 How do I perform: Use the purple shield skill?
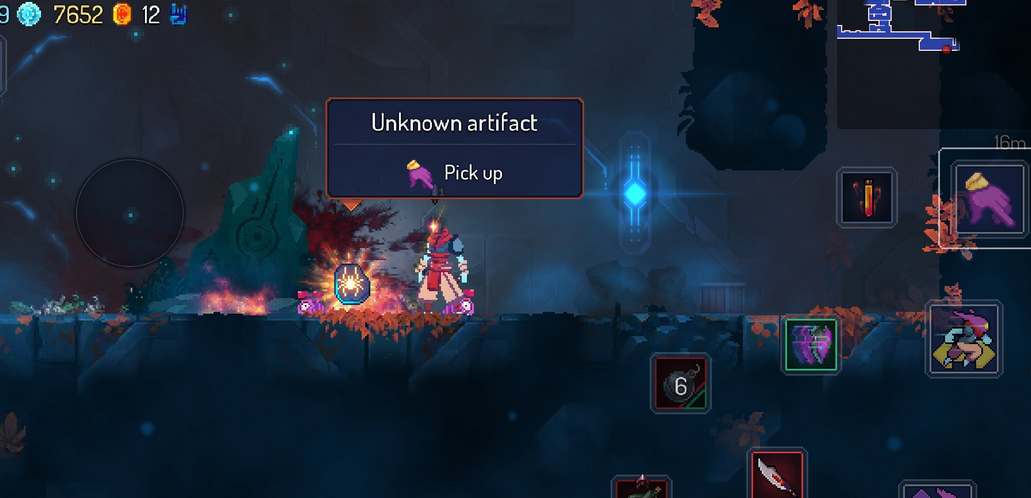[810, 345]
